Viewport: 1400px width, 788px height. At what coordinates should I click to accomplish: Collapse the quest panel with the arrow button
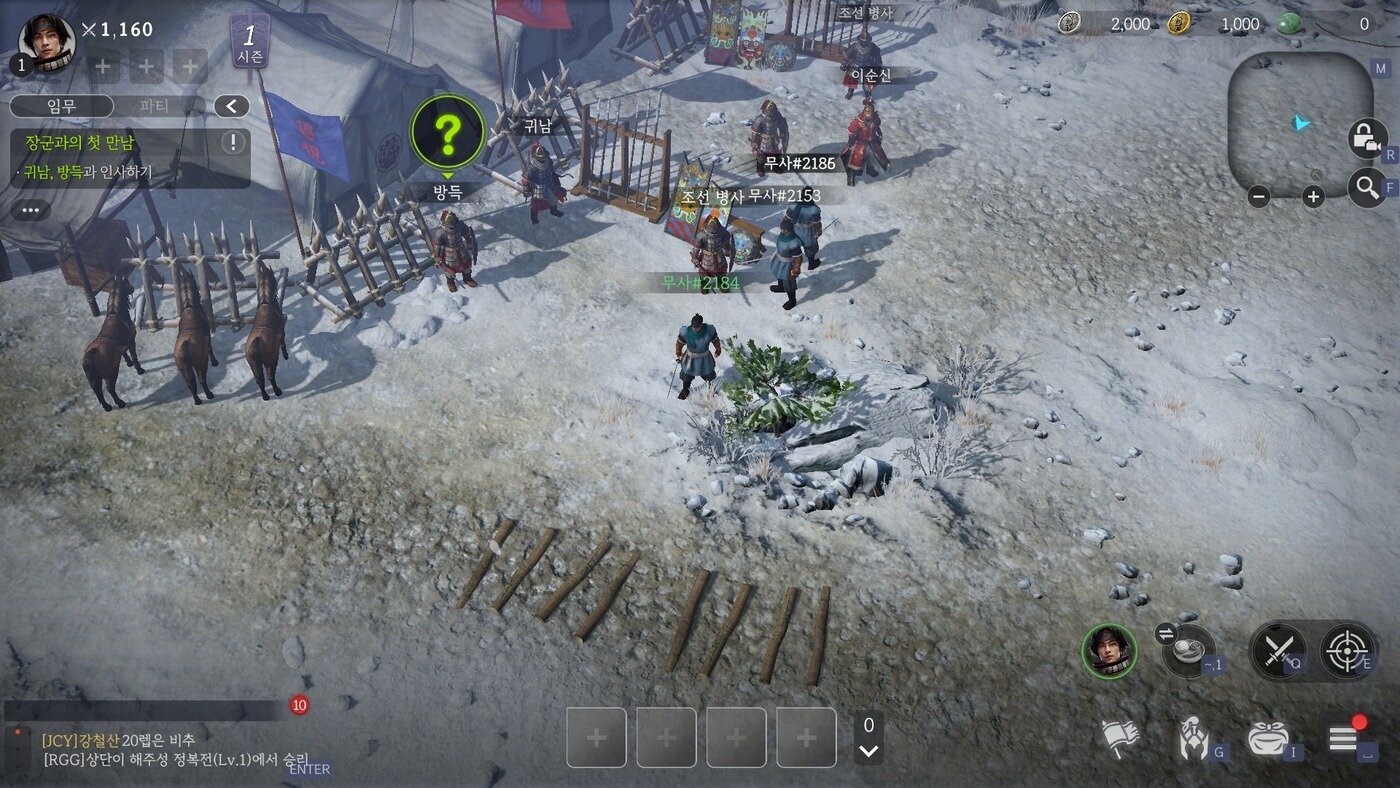point(232,106)
